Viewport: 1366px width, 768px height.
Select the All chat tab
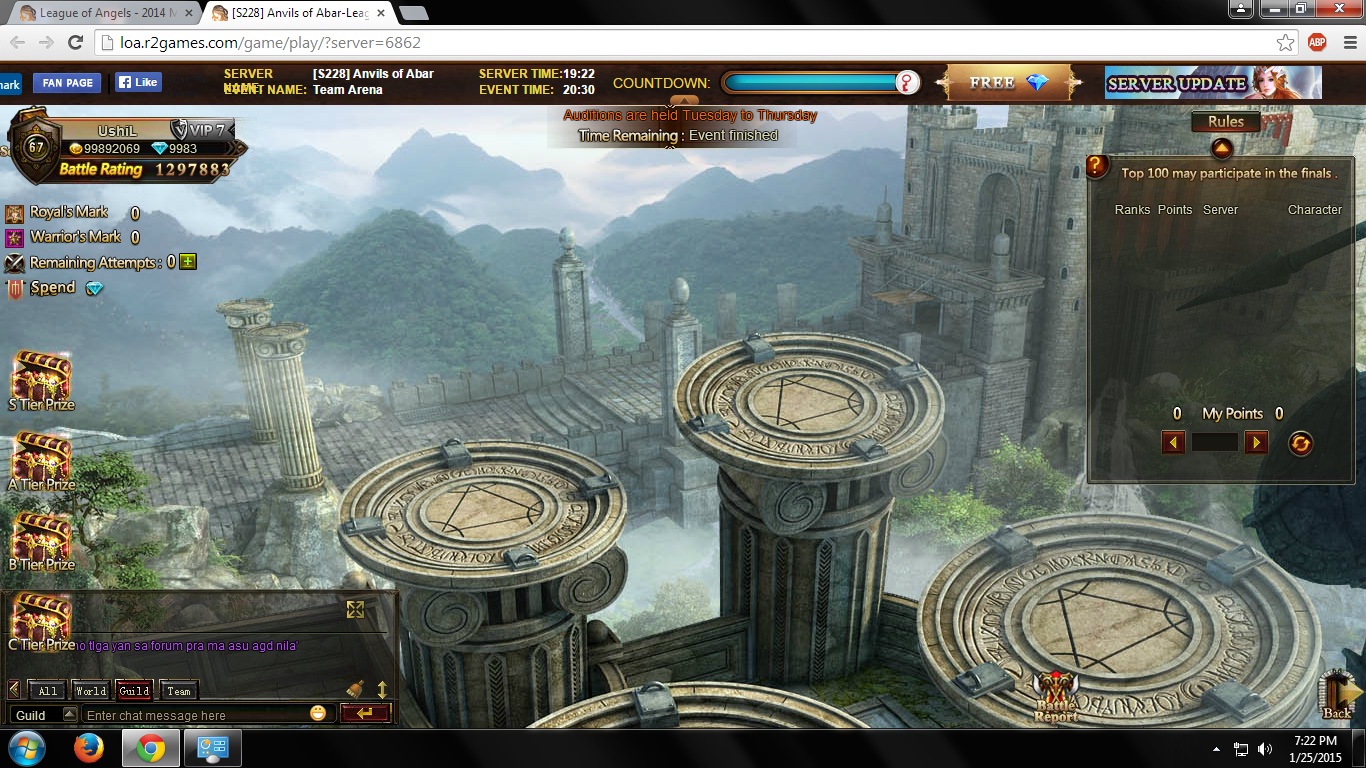[x=47, y=690]
